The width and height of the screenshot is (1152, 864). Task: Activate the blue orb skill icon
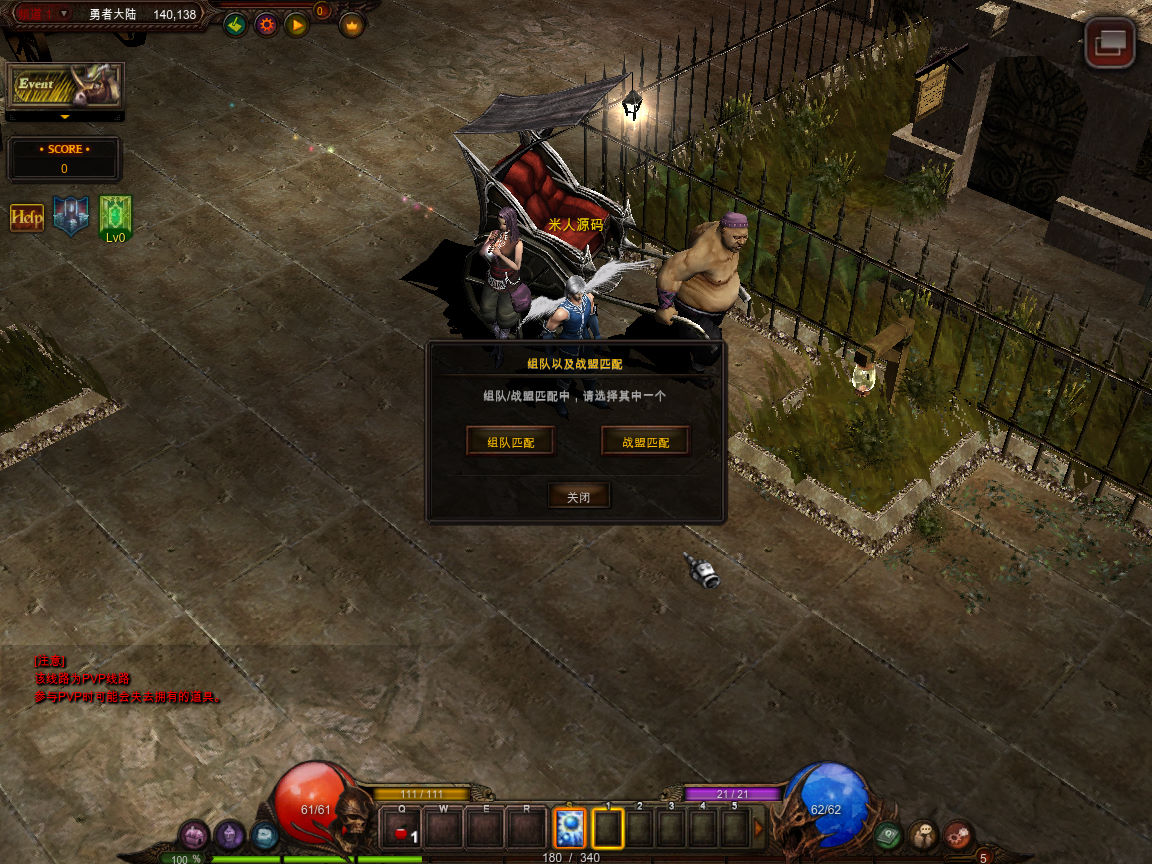[x=569, y=829]
